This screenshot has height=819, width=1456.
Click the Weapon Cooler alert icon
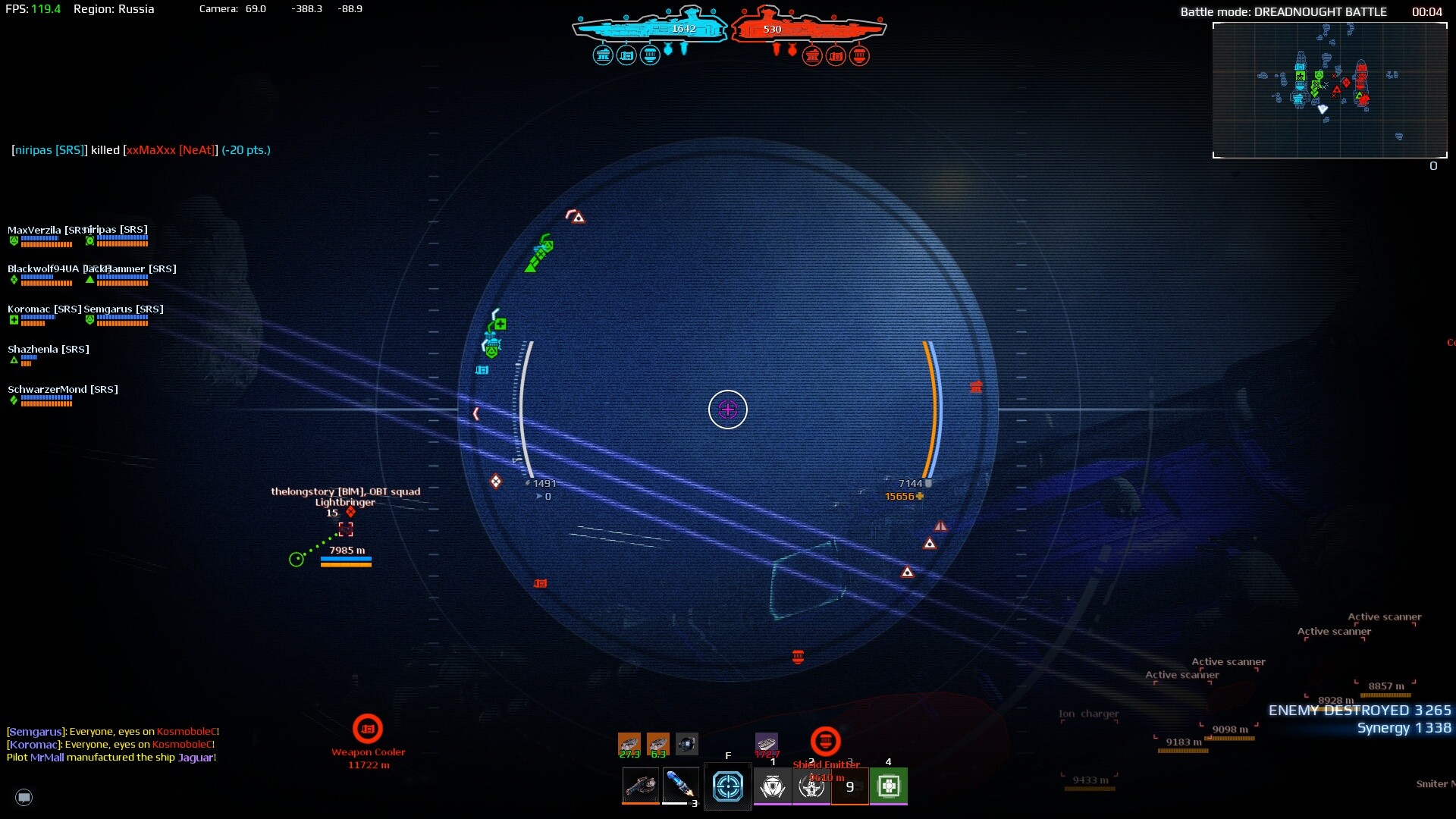[x=369, y=728]
